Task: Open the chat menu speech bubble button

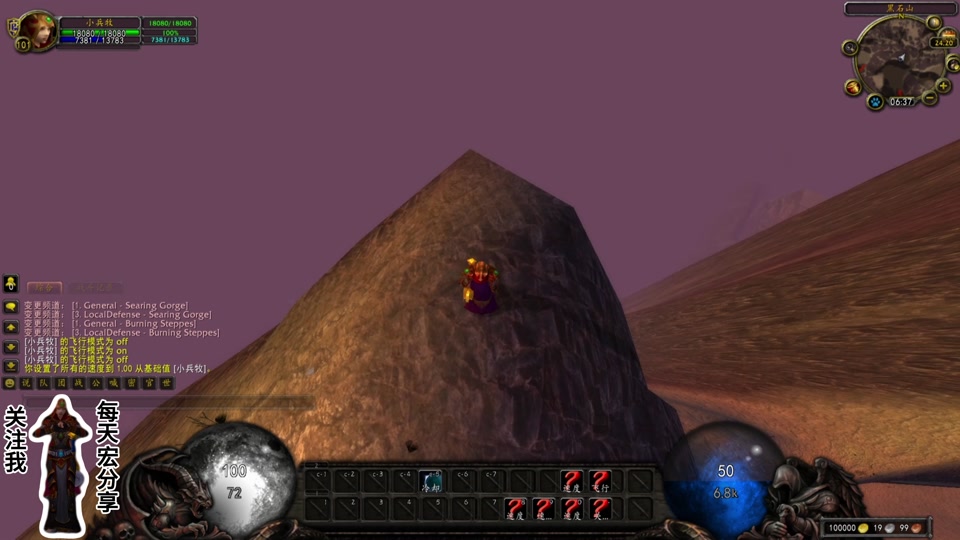Action: (11, 307)
